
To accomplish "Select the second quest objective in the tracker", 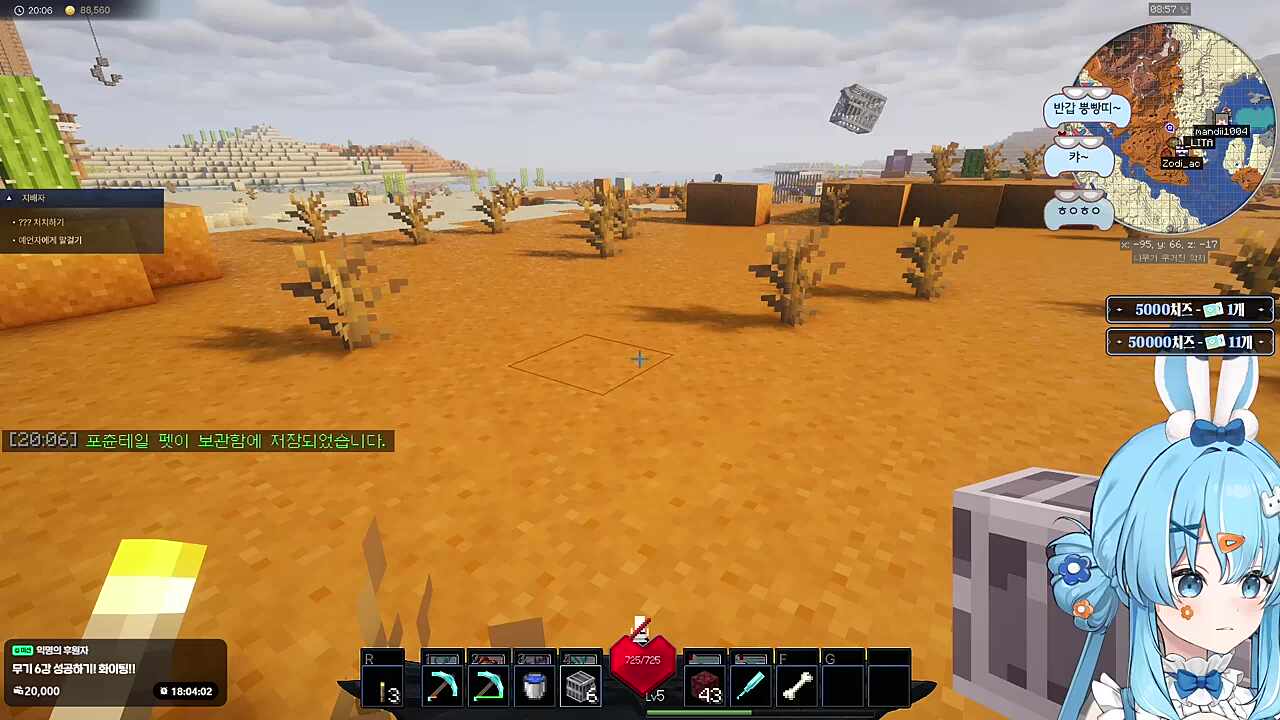I will point(50,240).
